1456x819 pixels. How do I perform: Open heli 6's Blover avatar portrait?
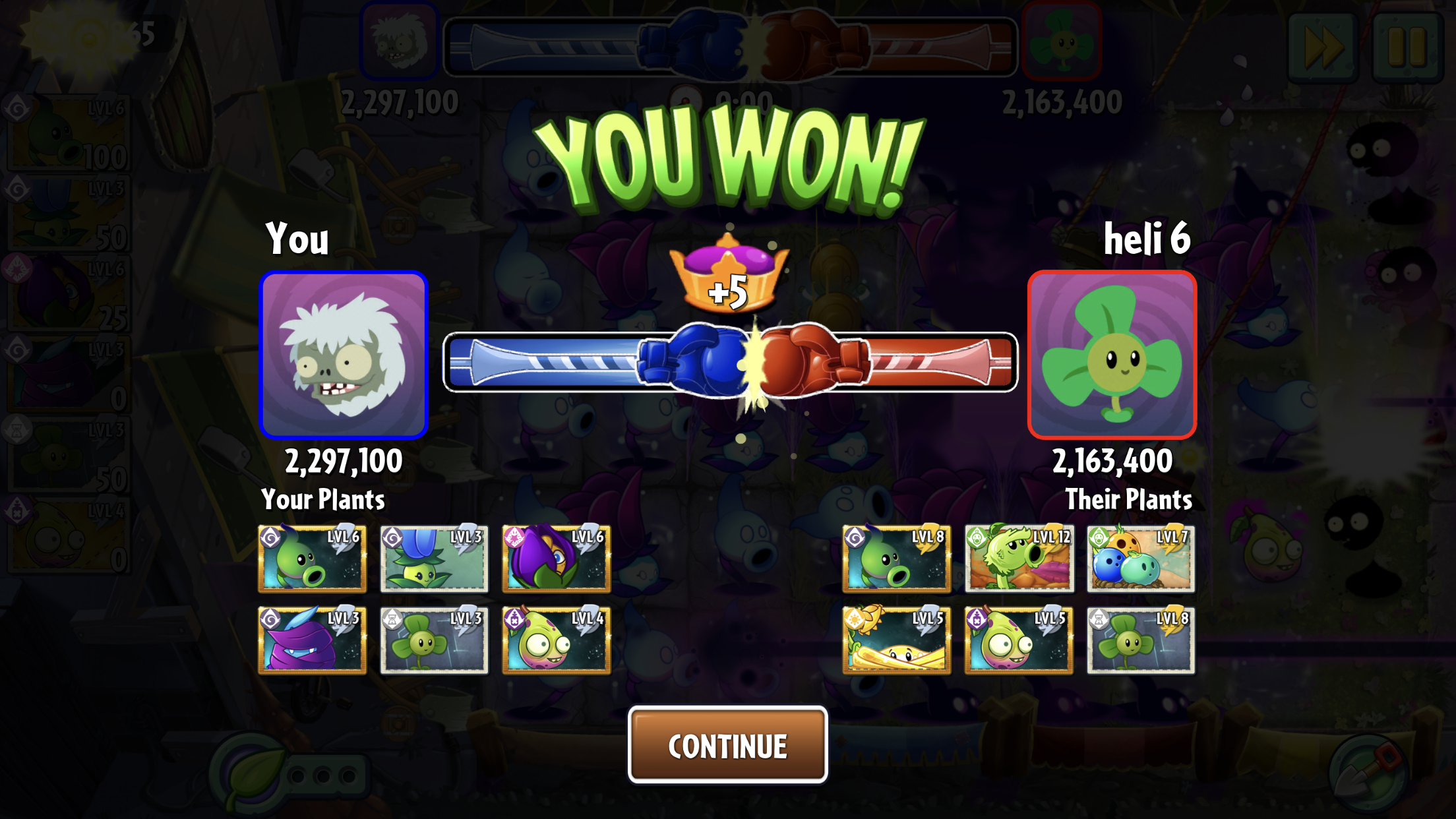[x=1112, y=355]
